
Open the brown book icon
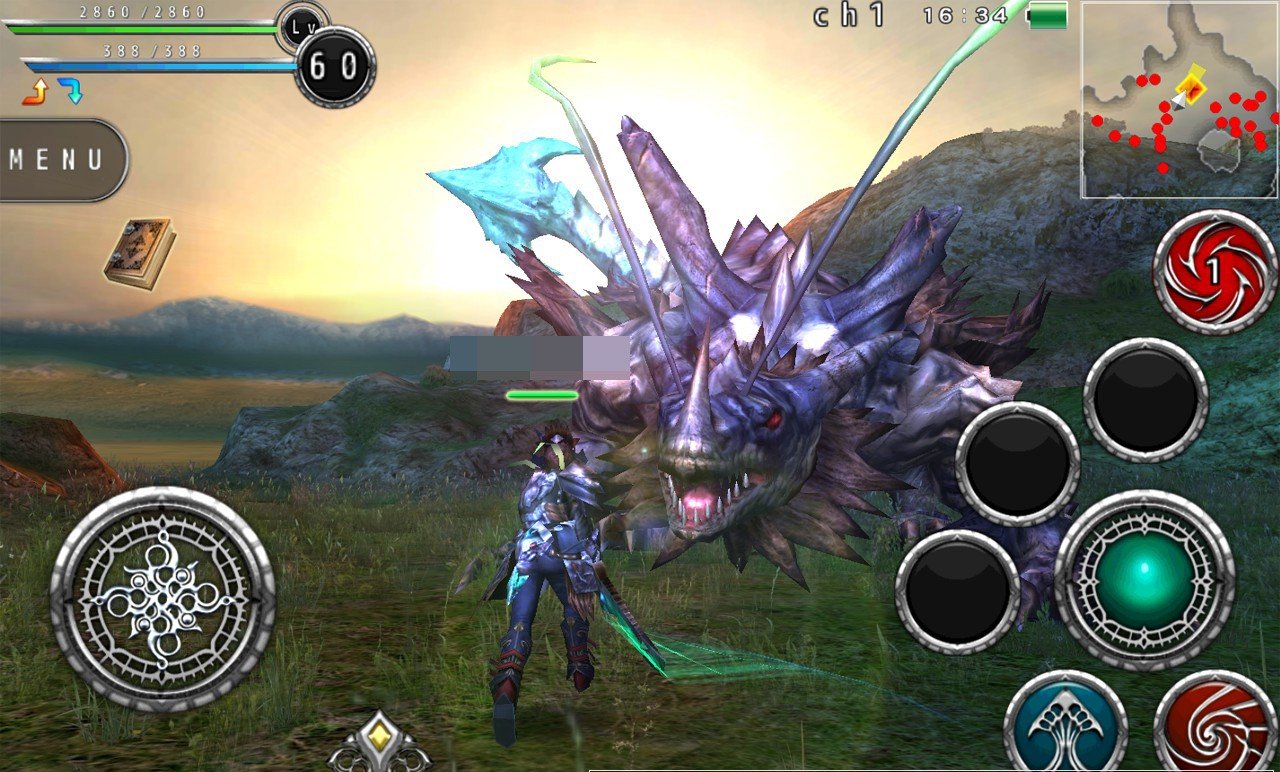point(138,253)
